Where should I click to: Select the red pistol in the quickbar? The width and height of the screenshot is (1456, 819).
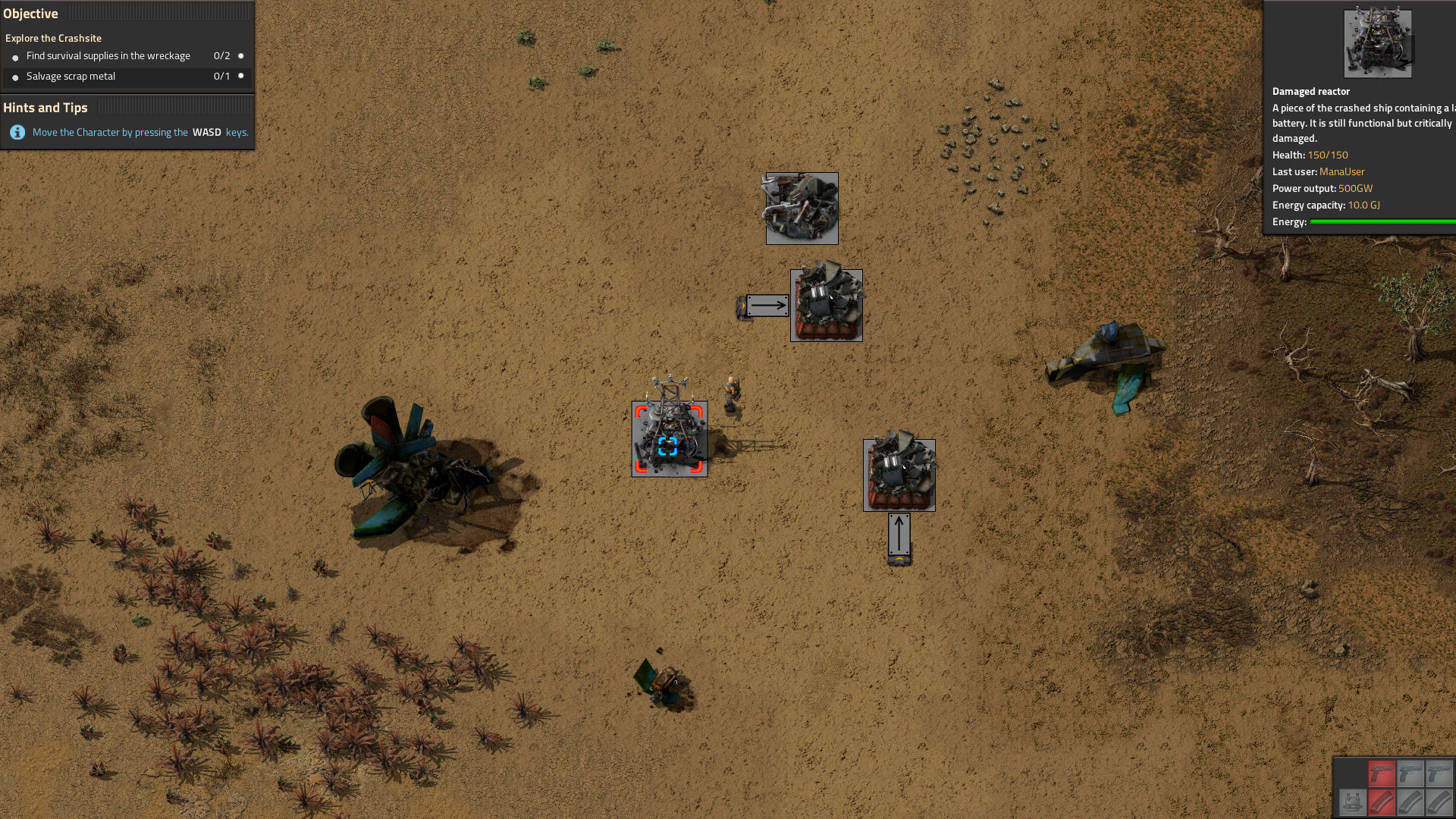pos(1381,773)
